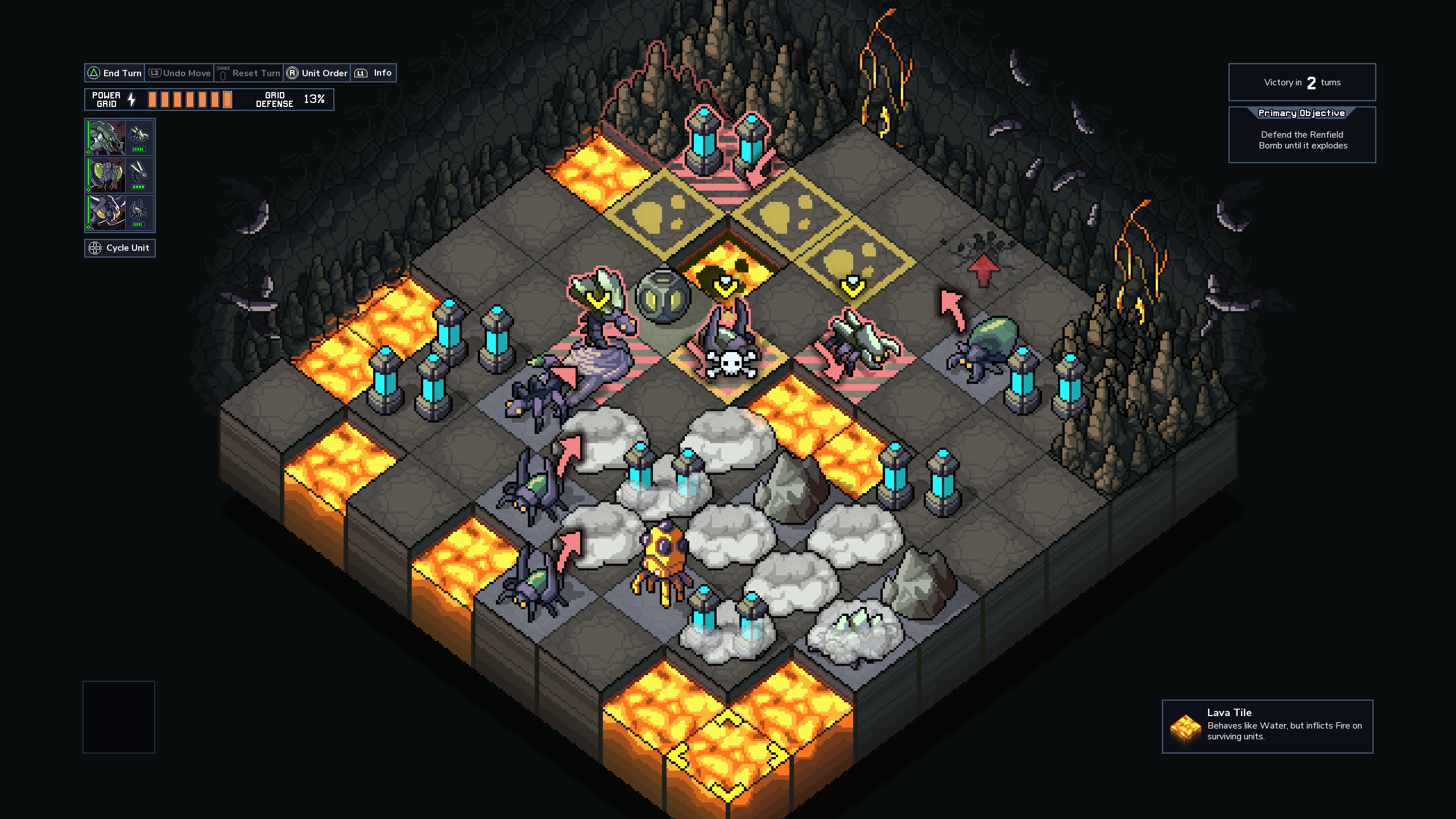Reset Turn from the top bar

coord(249,73)
